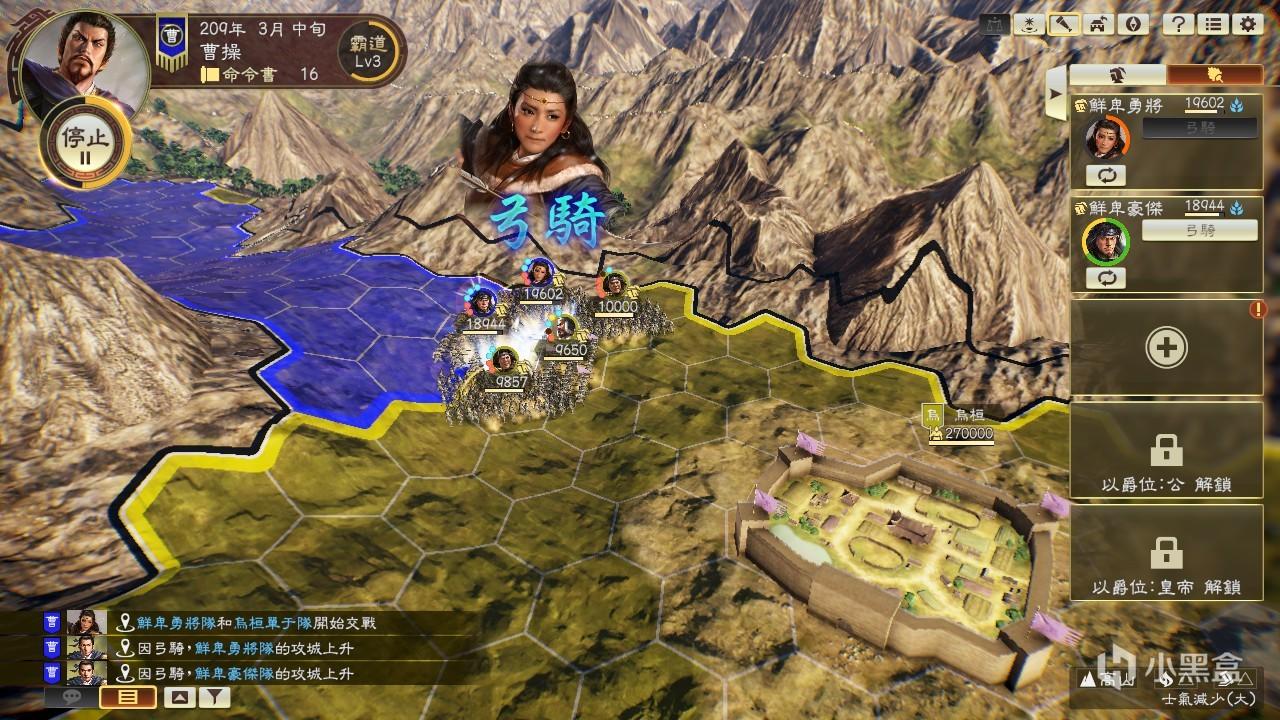This screenshot has width=1280, height=720.
Task: Open the log filter funnel
Action: click(x=214, y=697)
